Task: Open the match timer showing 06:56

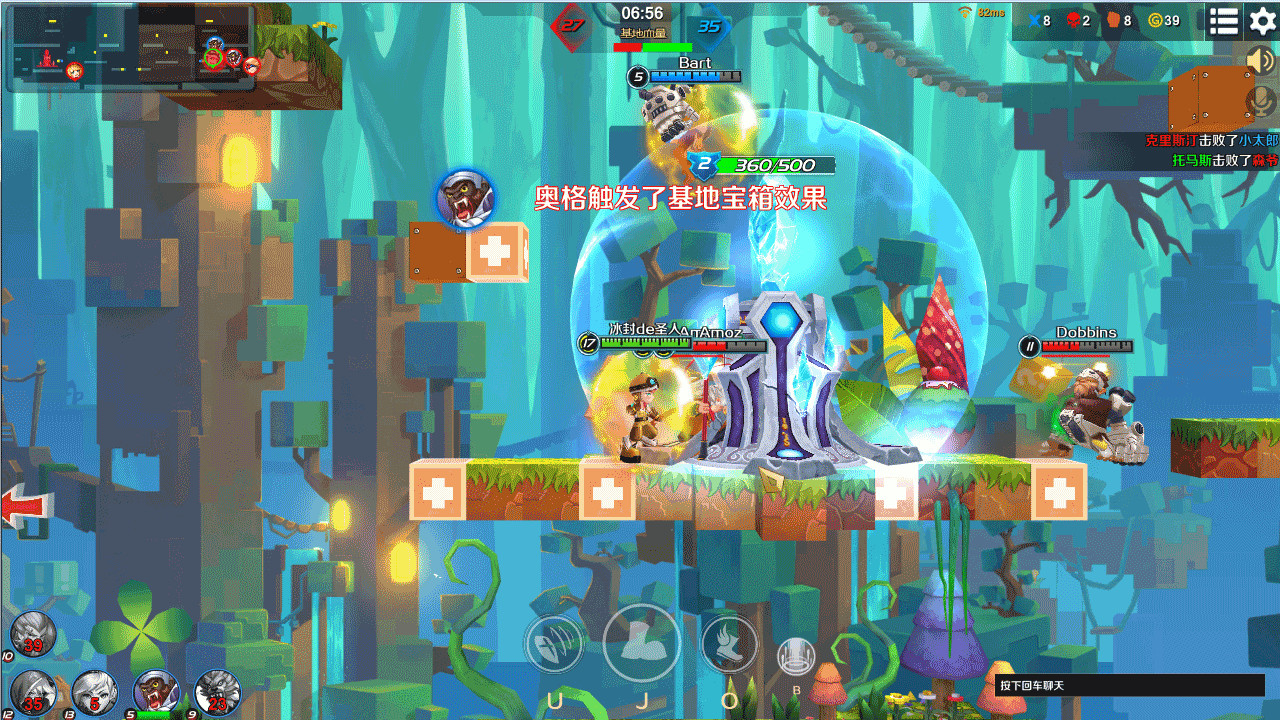Action: click(x=641, y=14)
